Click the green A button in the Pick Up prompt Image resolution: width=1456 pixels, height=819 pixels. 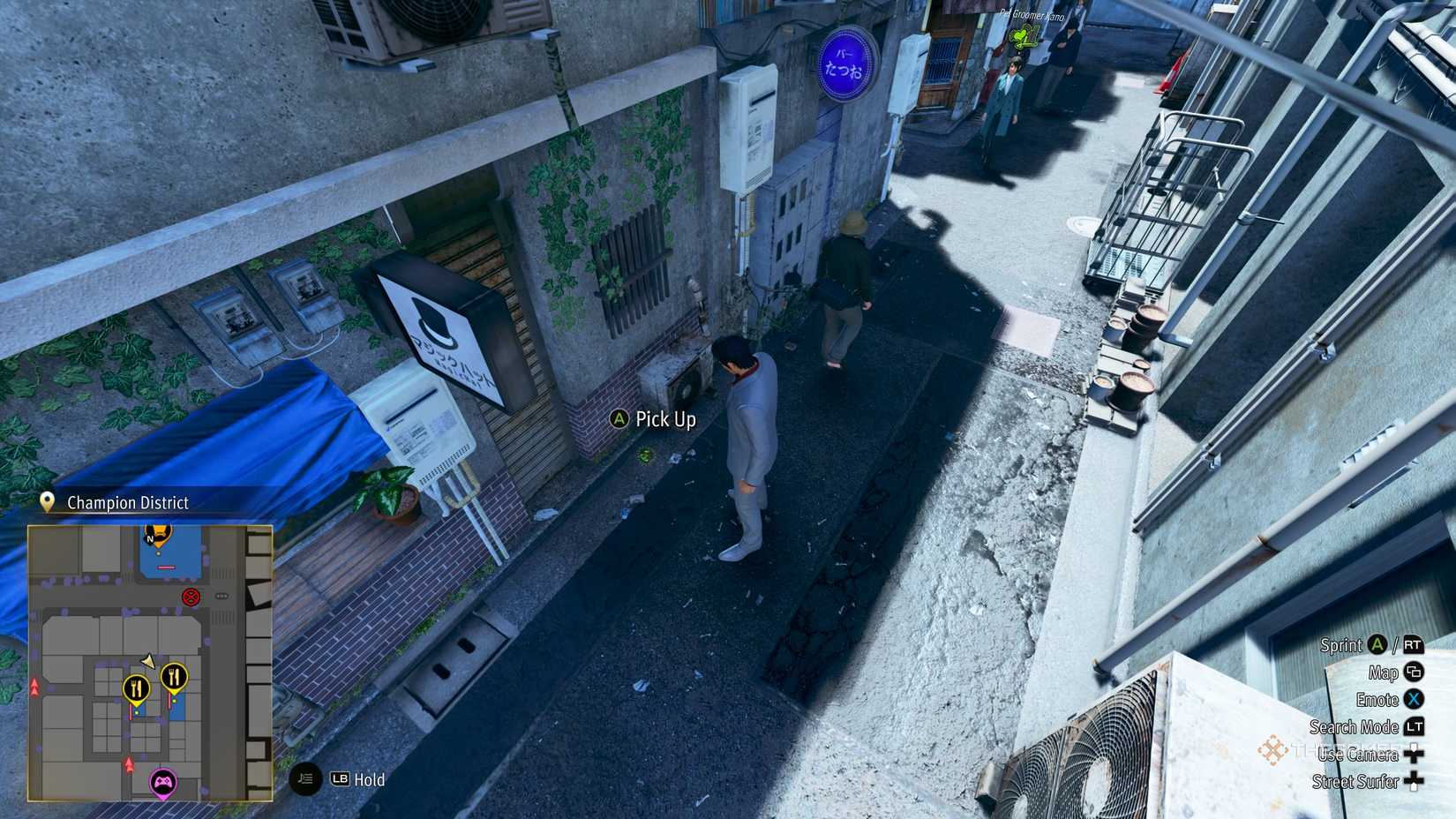coord(619,420)
